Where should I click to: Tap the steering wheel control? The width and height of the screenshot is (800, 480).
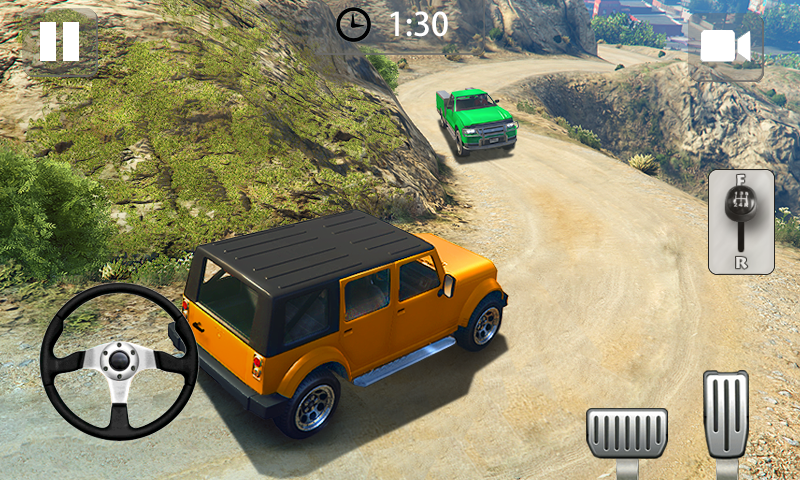pos(119,361)
